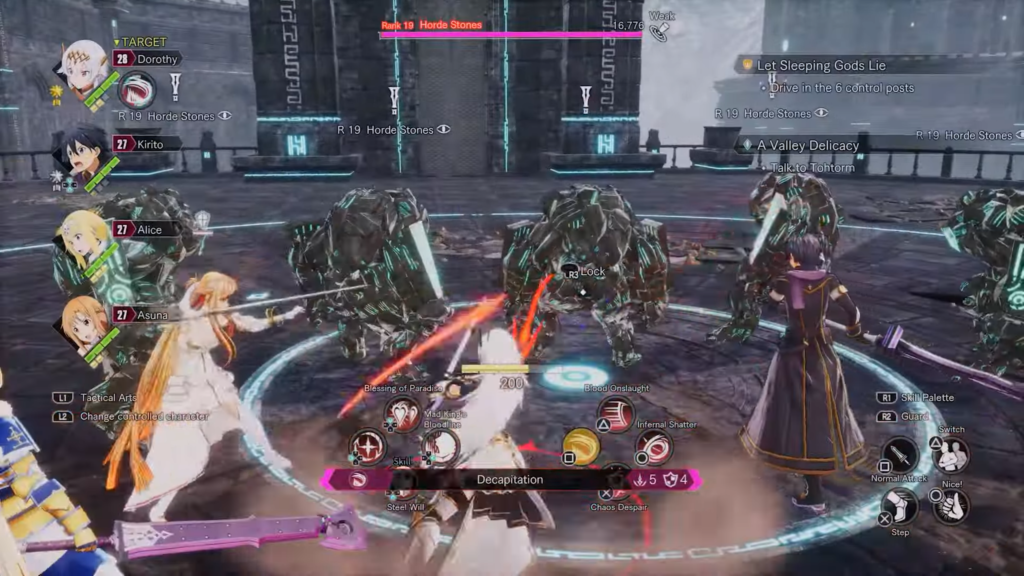Select the Decapitation skill banner
1024x576 pixels.
pyautogui.click(x=510, y=480)
